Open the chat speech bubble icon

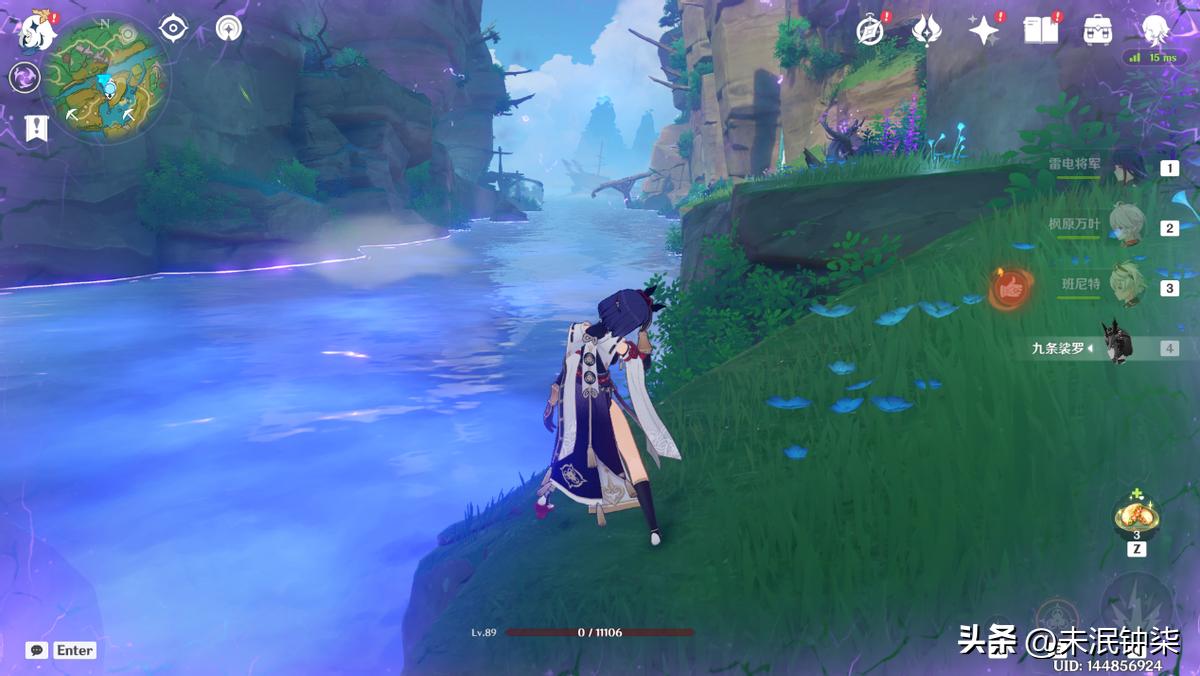pyautogui.click(x=37, y=650)
